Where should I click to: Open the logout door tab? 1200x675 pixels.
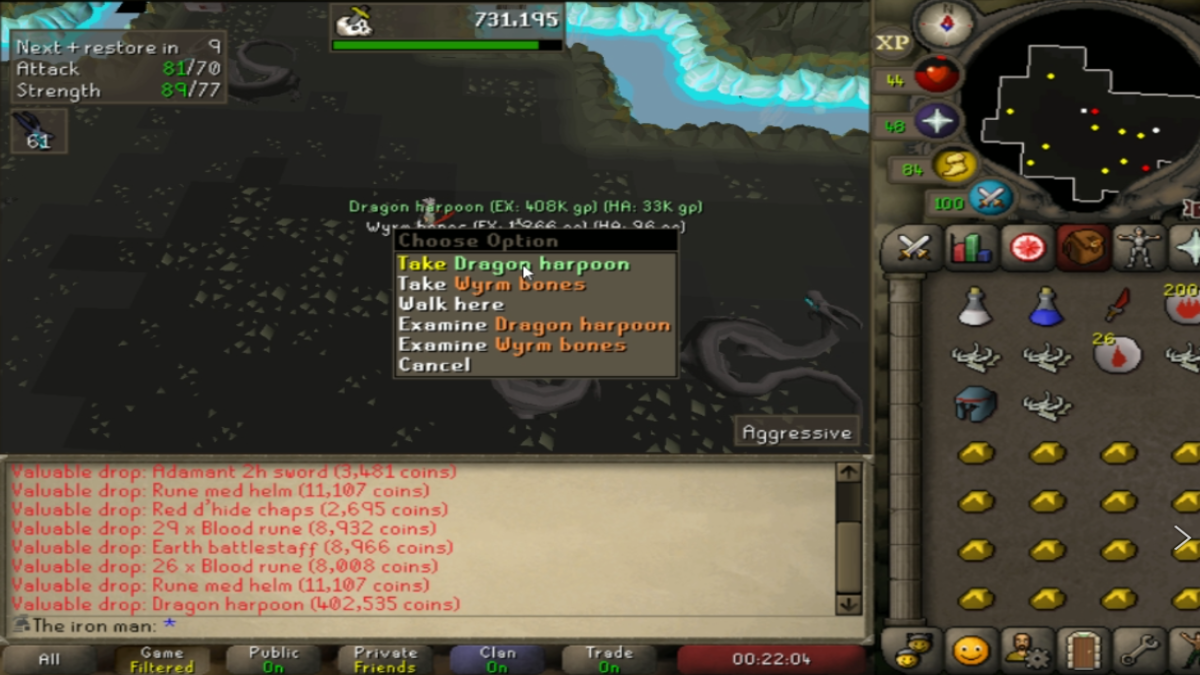point(1082,651)
